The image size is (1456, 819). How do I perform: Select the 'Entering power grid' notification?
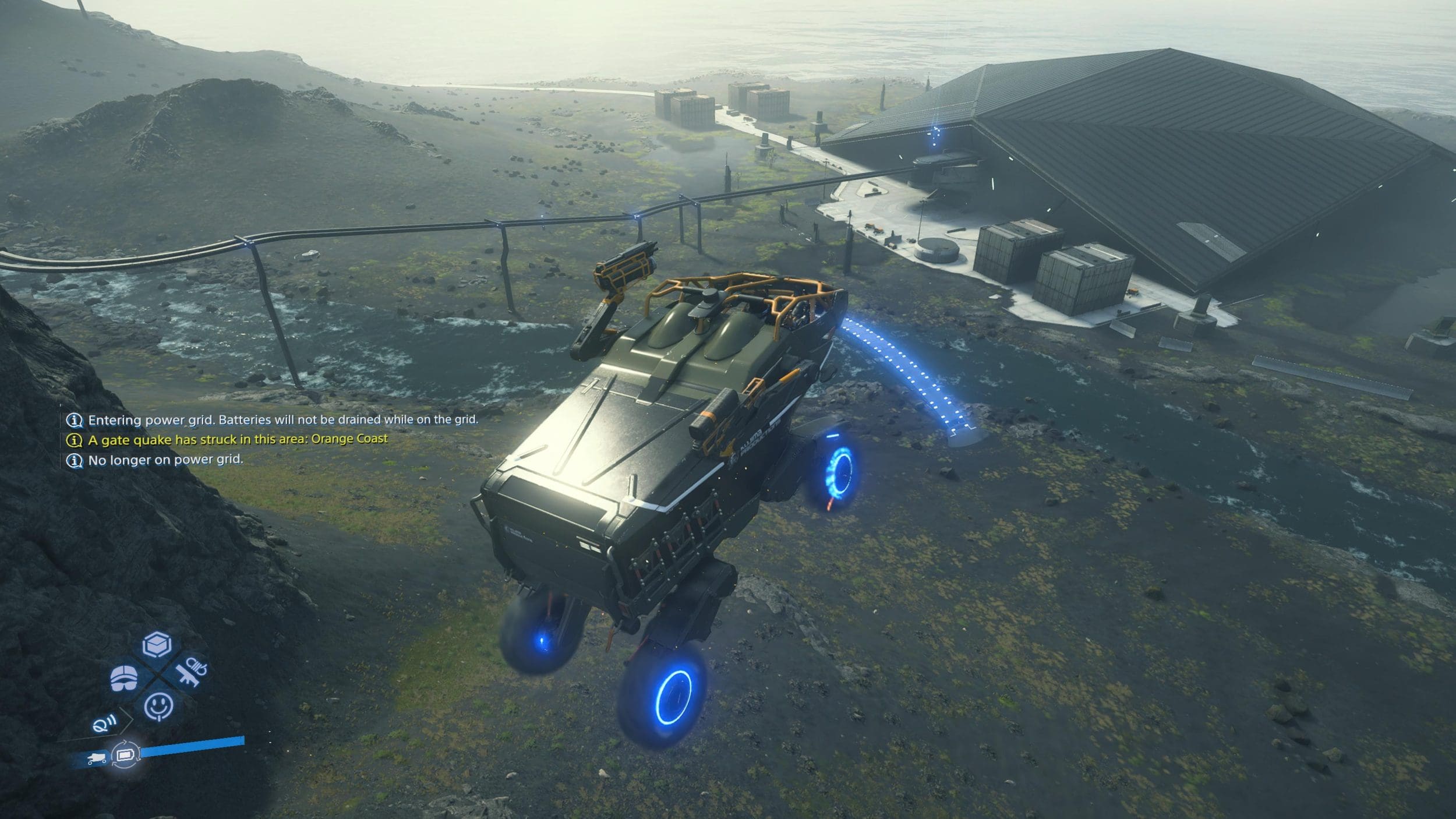282,420
